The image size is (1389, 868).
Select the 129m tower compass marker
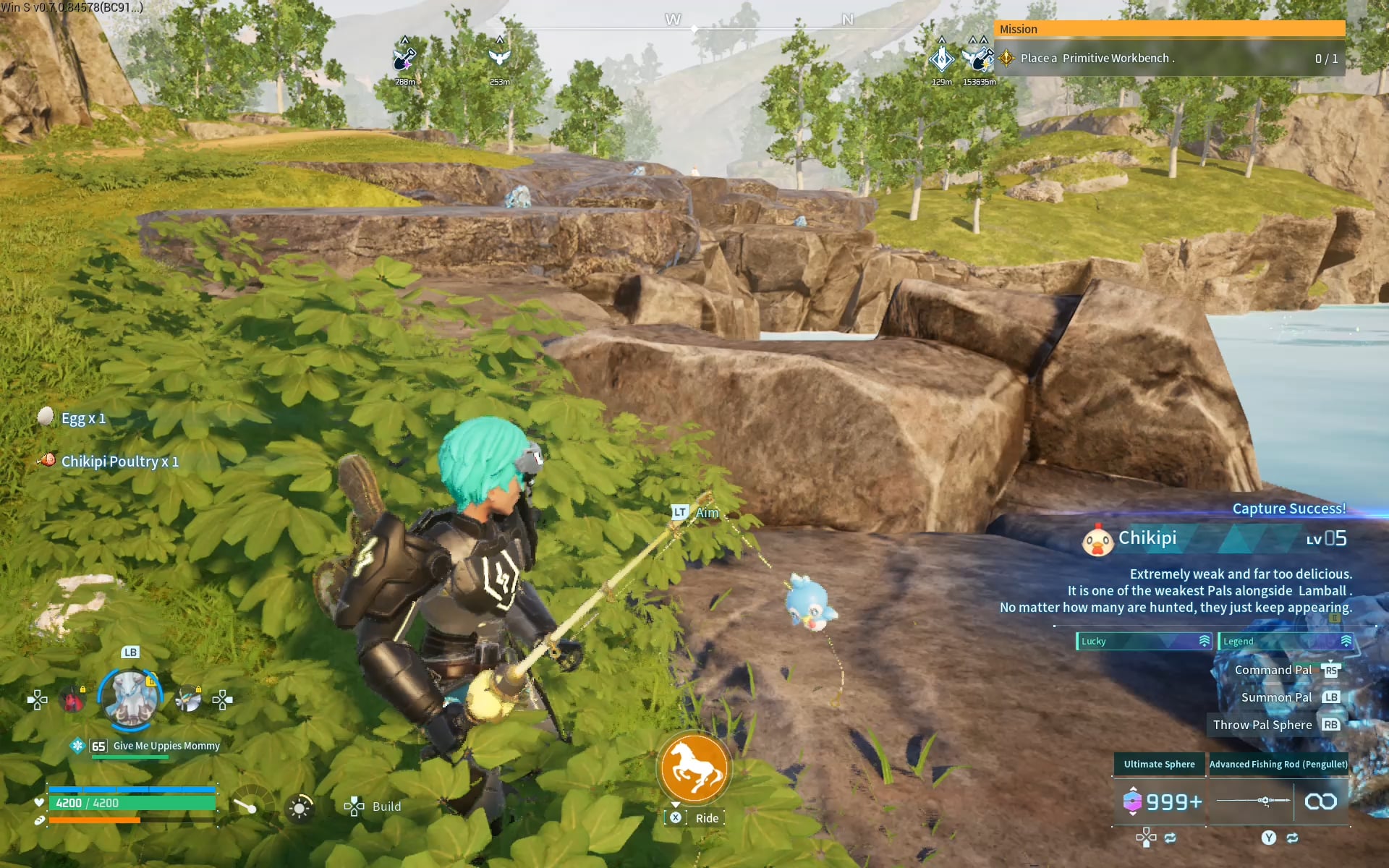click(941, 58)
